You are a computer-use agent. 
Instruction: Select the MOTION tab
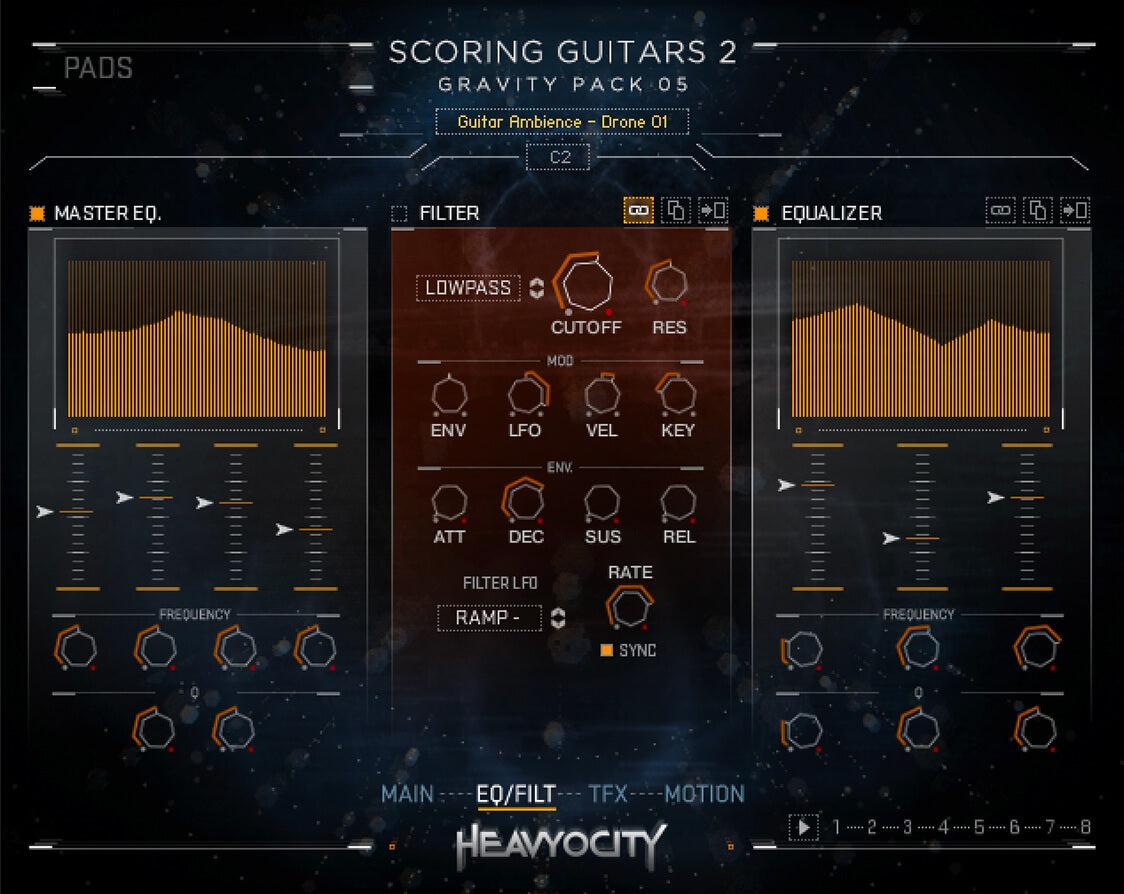(x=705, y=794)
